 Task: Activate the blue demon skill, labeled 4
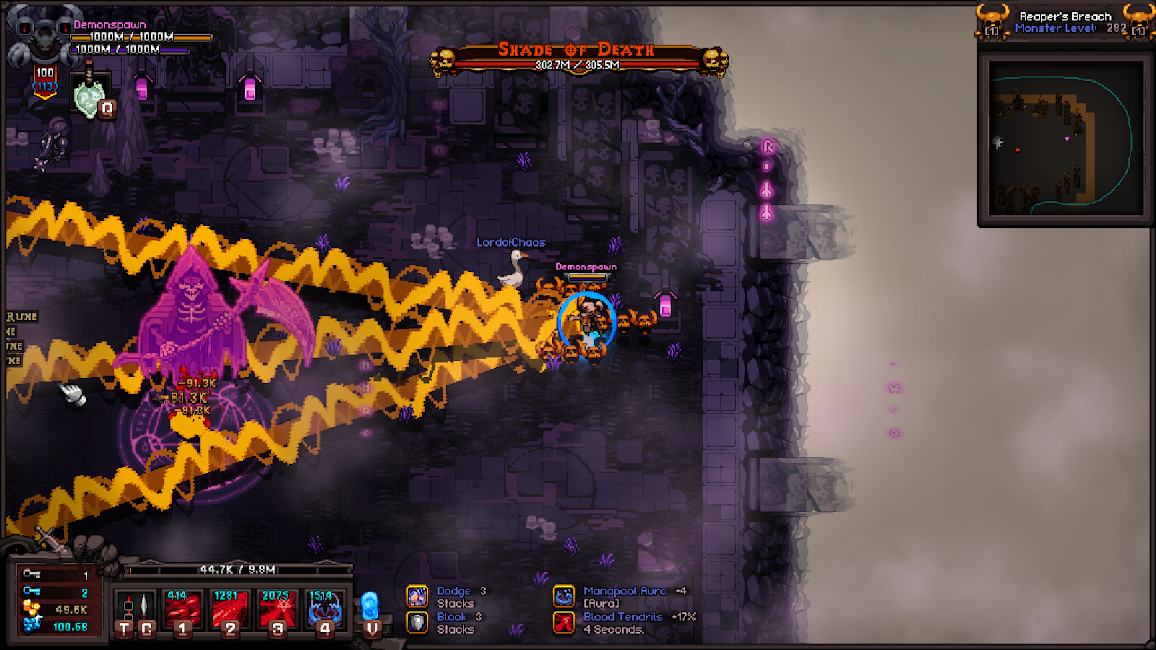[x=326, y=608]
